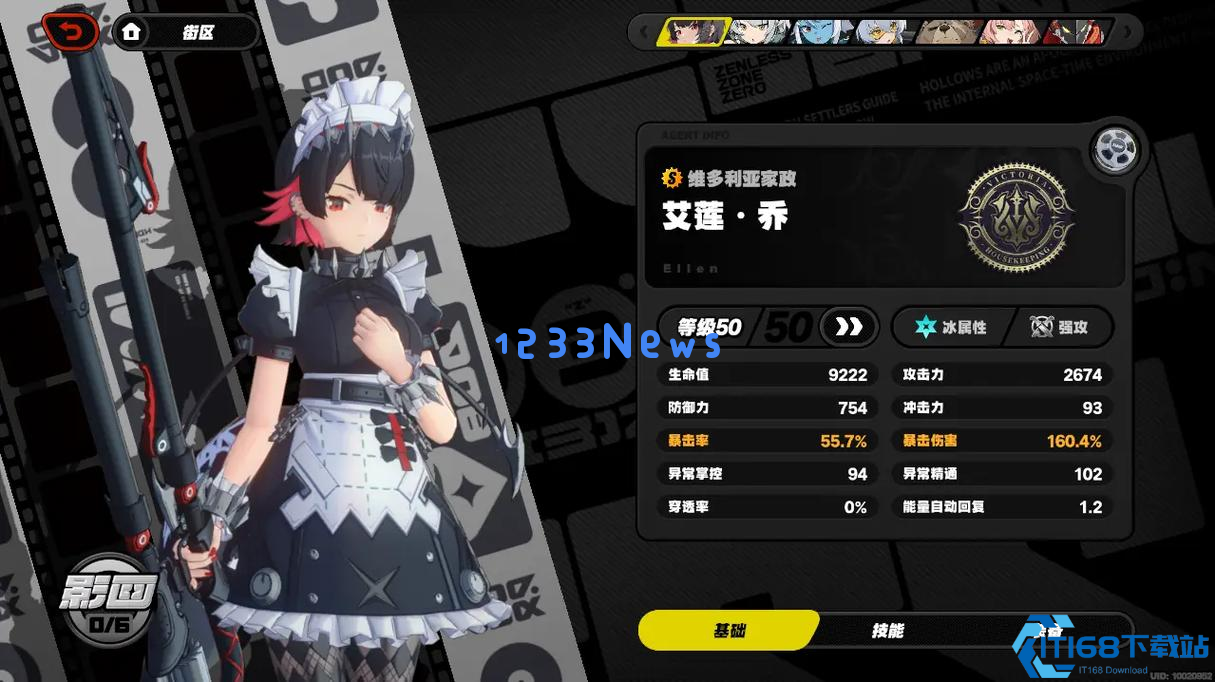Select the 基础 base stats tab
Screen dimensions: 1215x682
(x=729, y=630)
